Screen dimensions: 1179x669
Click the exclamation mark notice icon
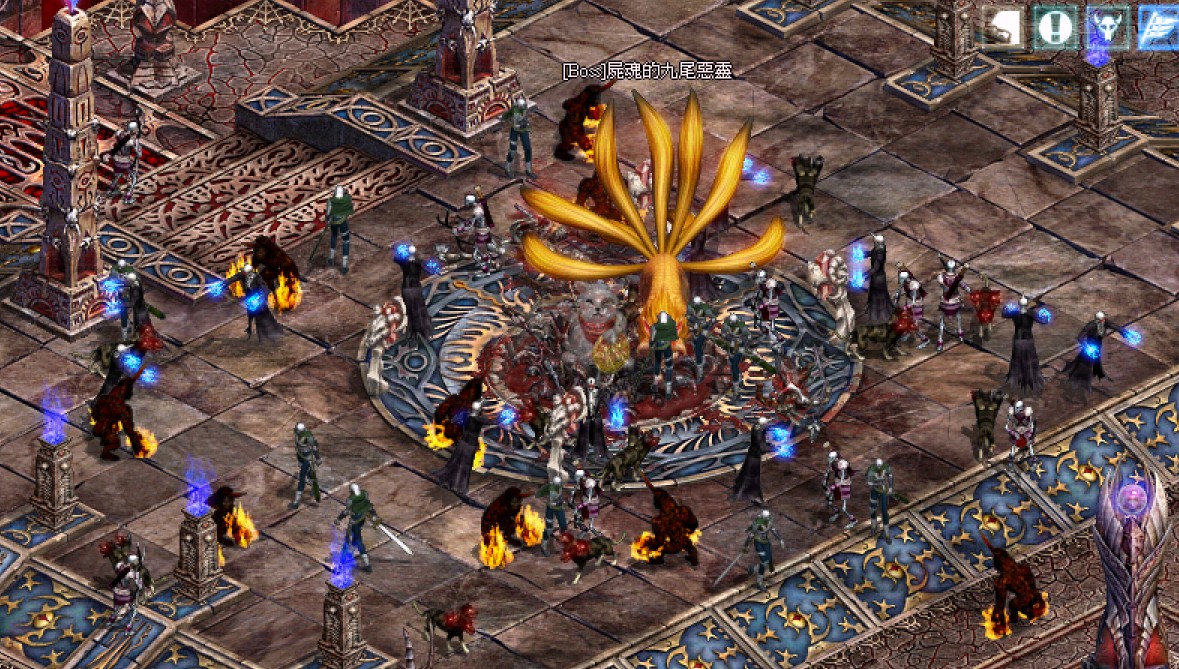[1054, 27]
